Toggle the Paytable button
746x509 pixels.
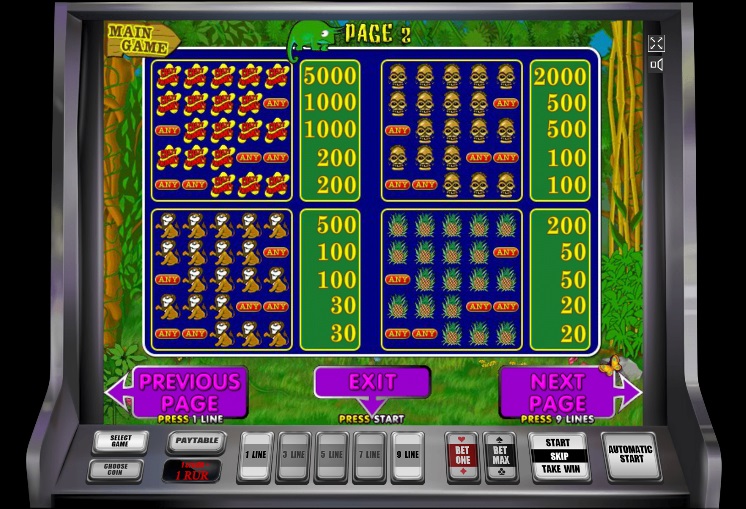click(192, 441)
